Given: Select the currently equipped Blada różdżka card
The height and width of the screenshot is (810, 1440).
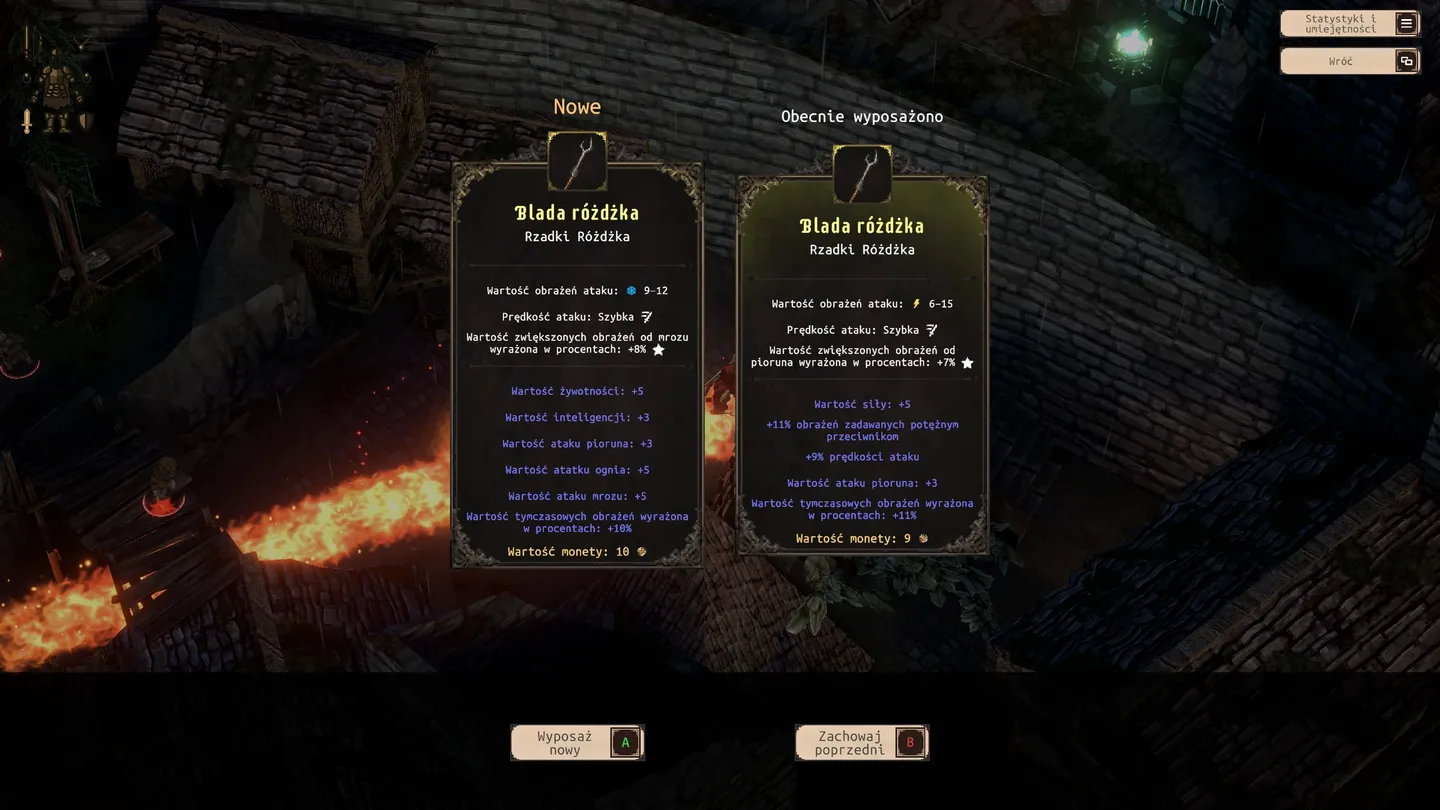Looking at the screenshot, I should pyautogui.click(x=862, y=365).
